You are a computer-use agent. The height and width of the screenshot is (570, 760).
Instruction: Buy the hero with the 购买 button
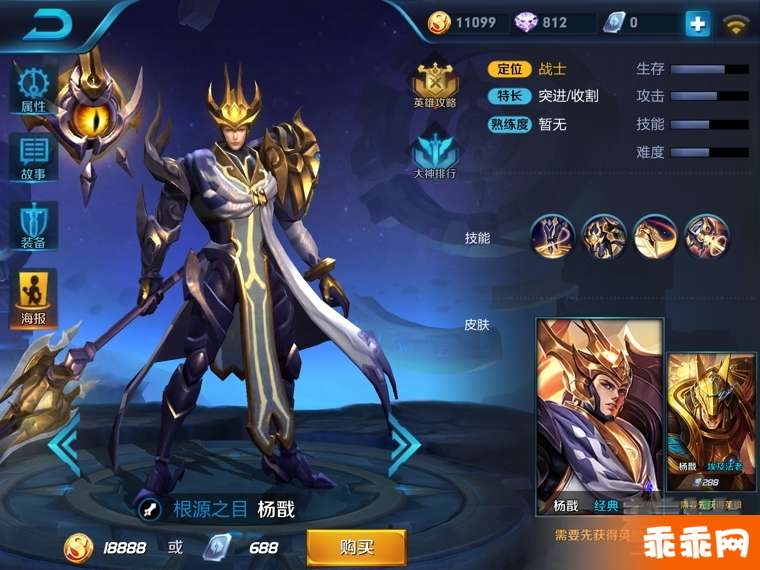[x=356, y=547]
